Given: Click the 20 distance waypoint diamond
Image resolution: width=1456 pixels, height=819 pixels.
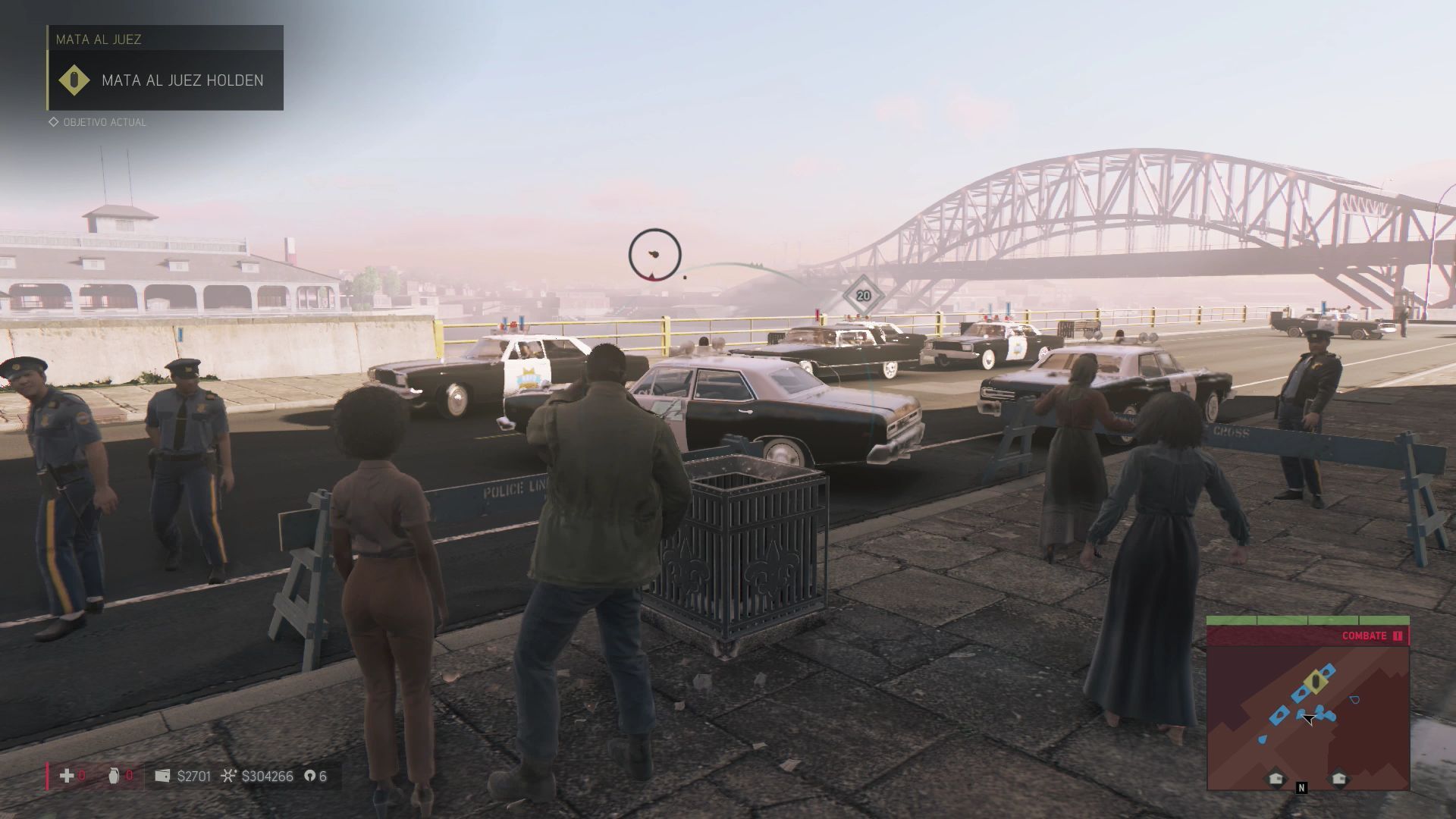Looking at the screenshot, I should [863, 296].
